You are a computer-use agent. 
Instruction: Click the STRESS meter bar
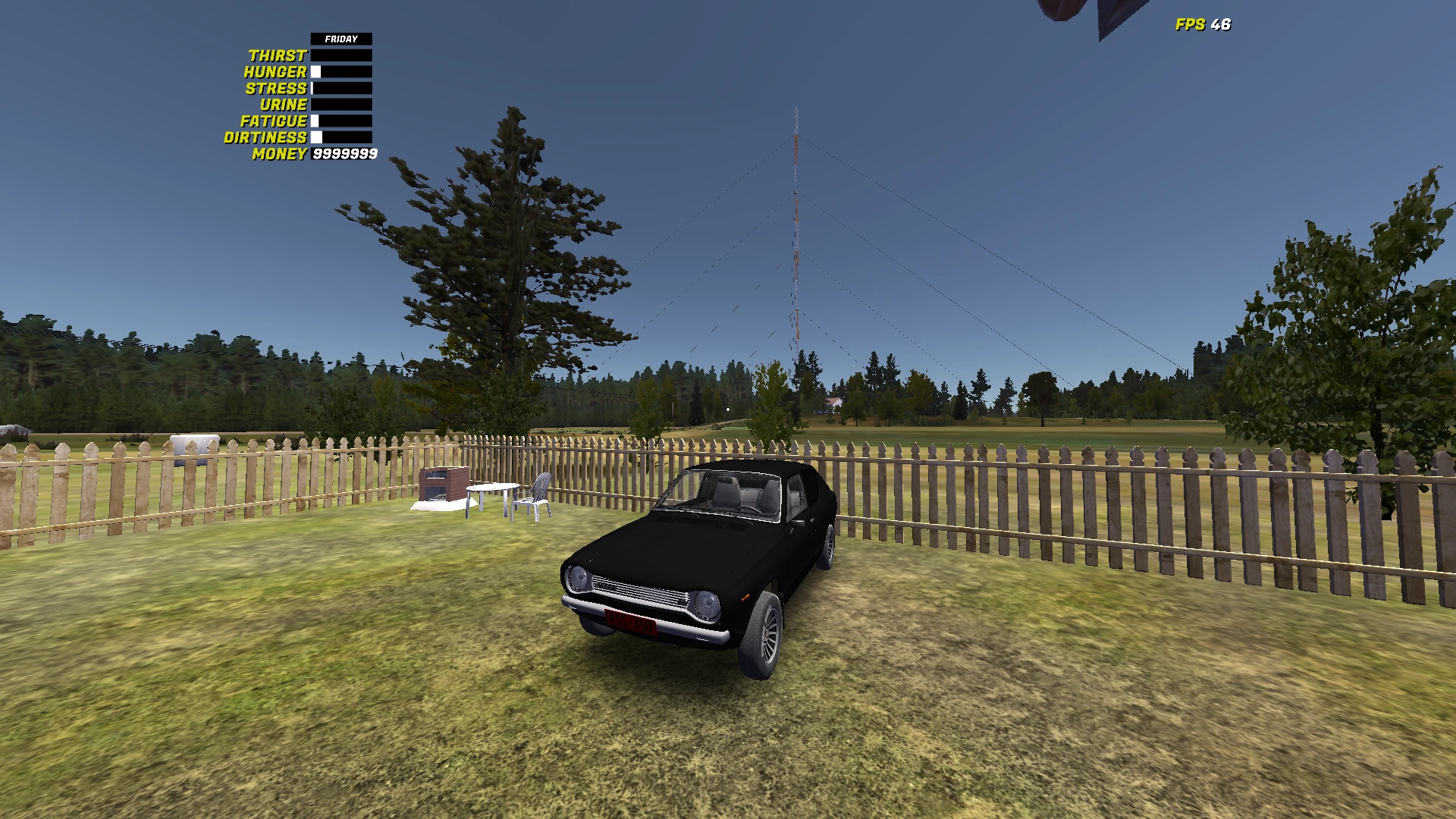[341, 88]
